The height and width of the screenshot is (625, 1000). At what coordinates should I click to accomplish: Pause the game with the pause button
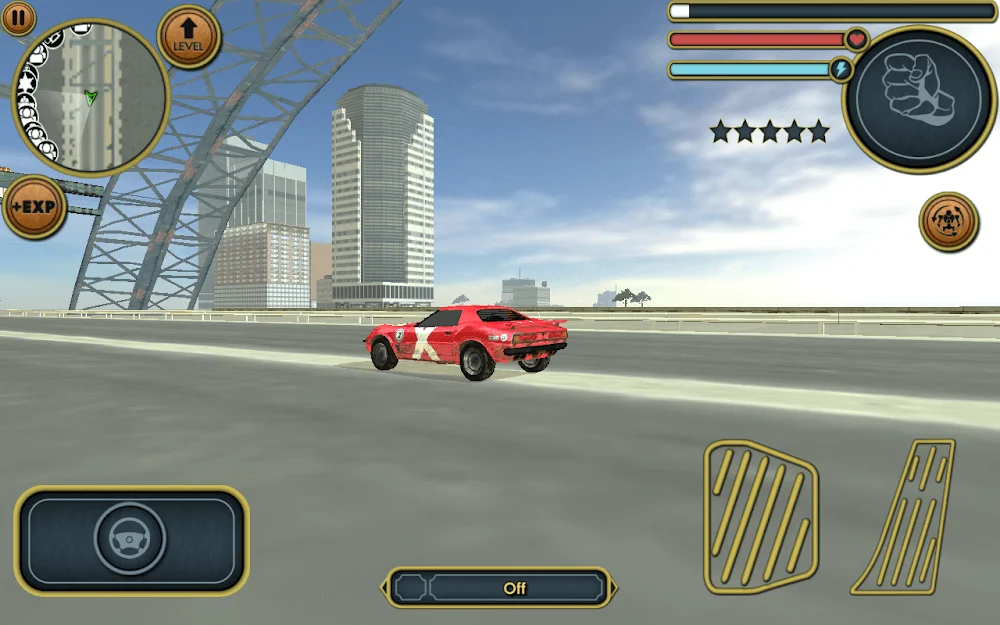click(18, 18)
